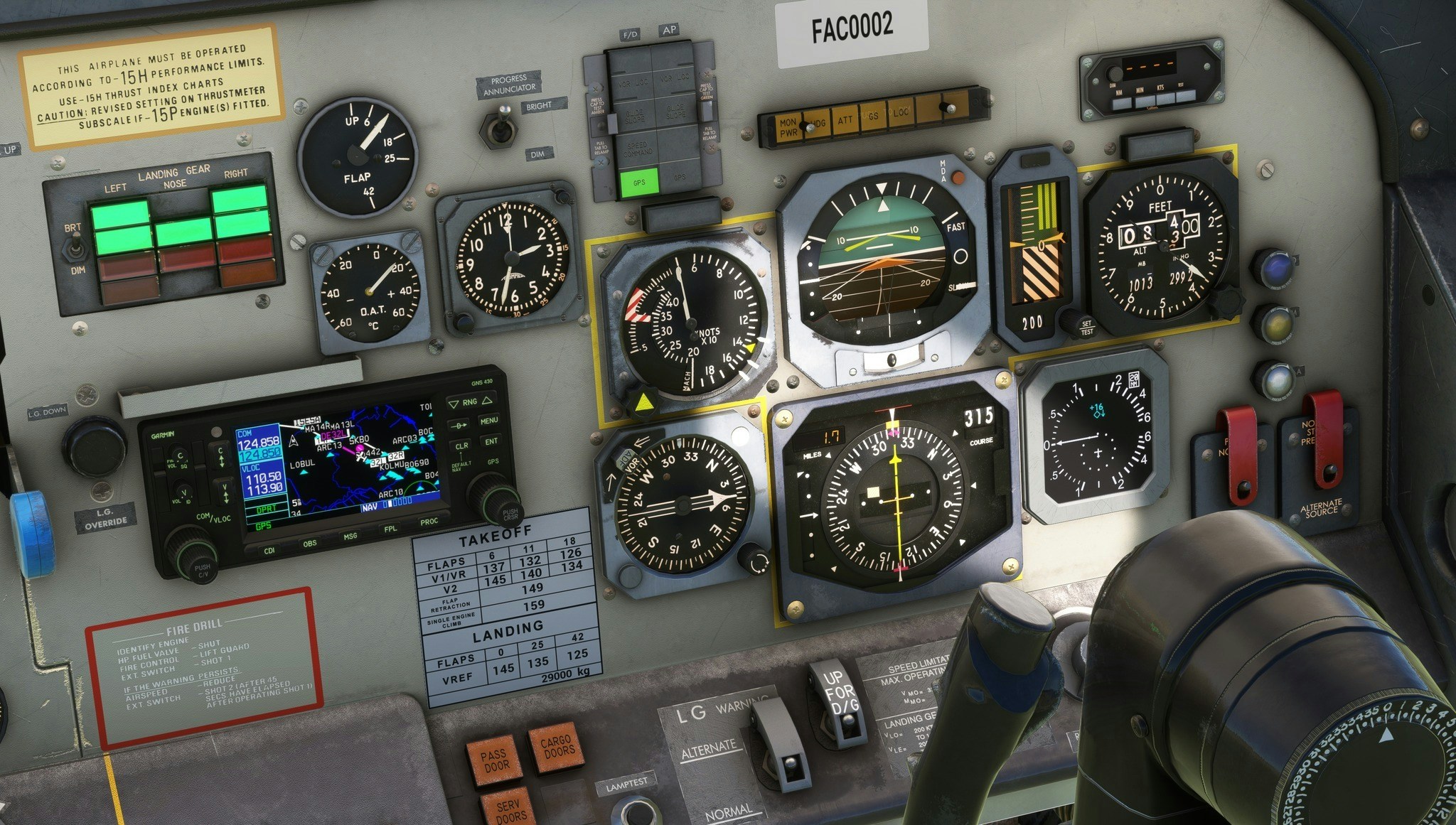This screenshot has width=1456, height=825.
Task: Swap VLOC frequencies with the V flip-flop button
Action: 225,492
